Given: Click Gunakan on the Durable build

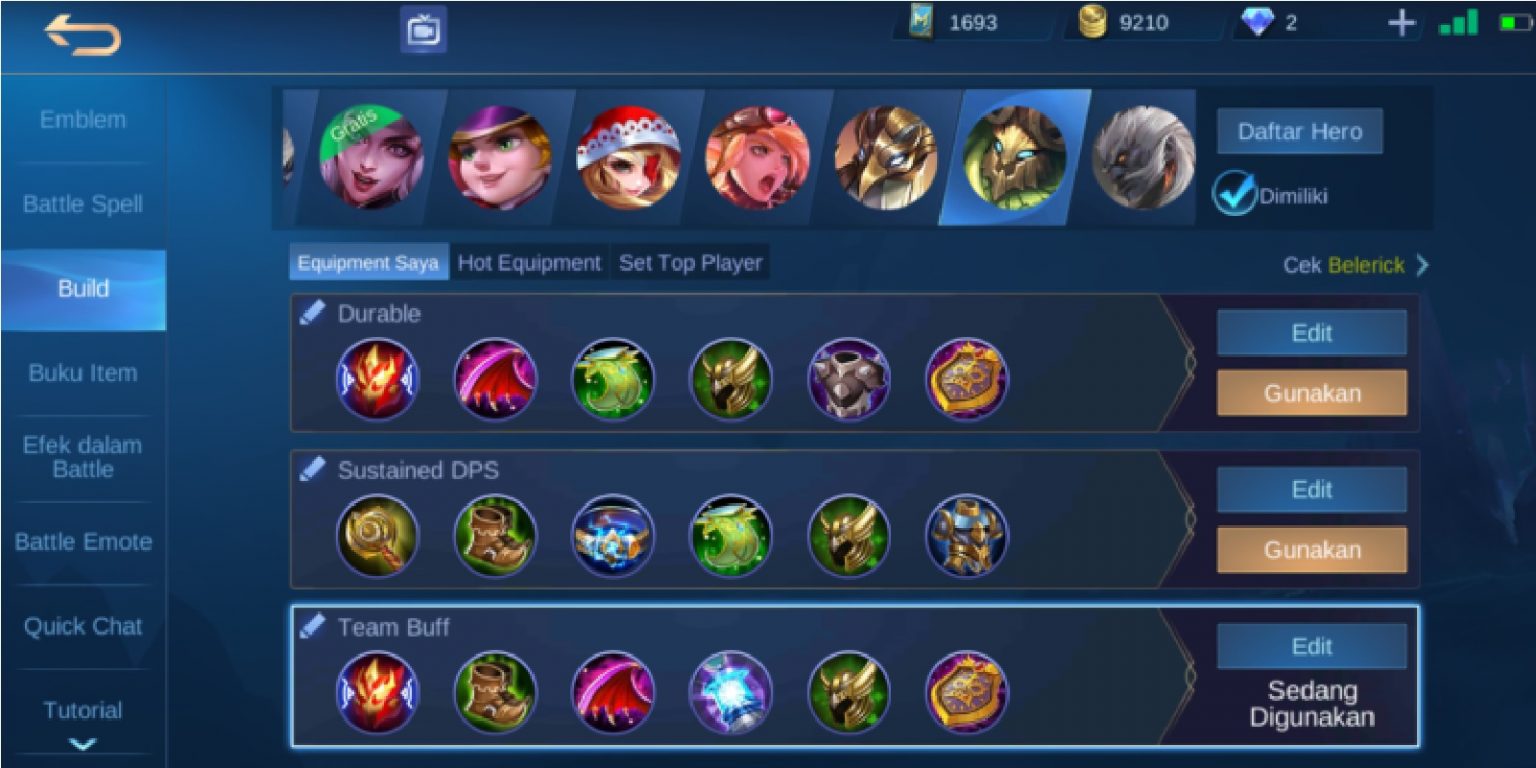Looking at the screenshot, I should (x=1311, y=393).
